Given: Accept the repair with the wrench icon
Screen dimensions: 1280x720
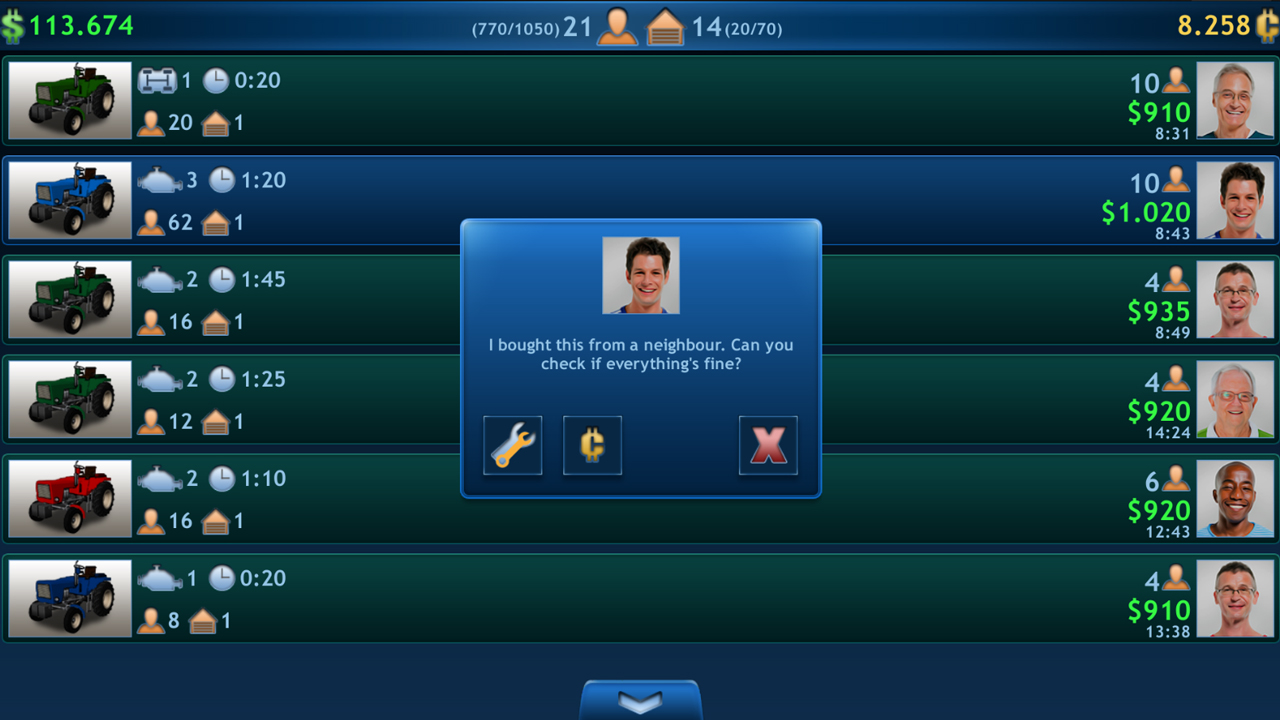Looking at the screenshot, I should (x=512, y=444).
